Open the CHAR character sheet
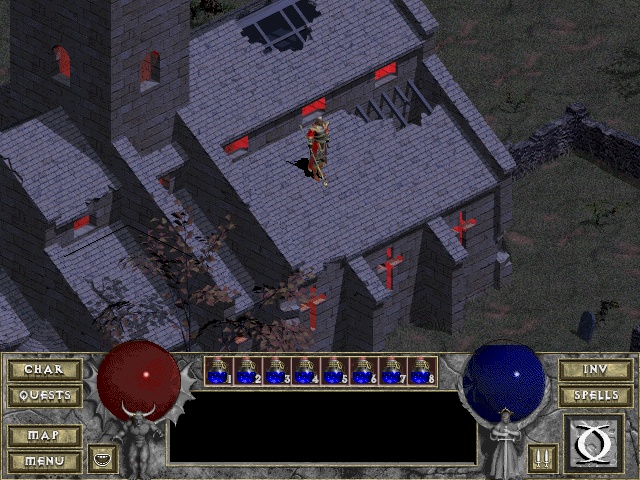The height and width of the screenshot is (480, 640). (x=44, y=370)
